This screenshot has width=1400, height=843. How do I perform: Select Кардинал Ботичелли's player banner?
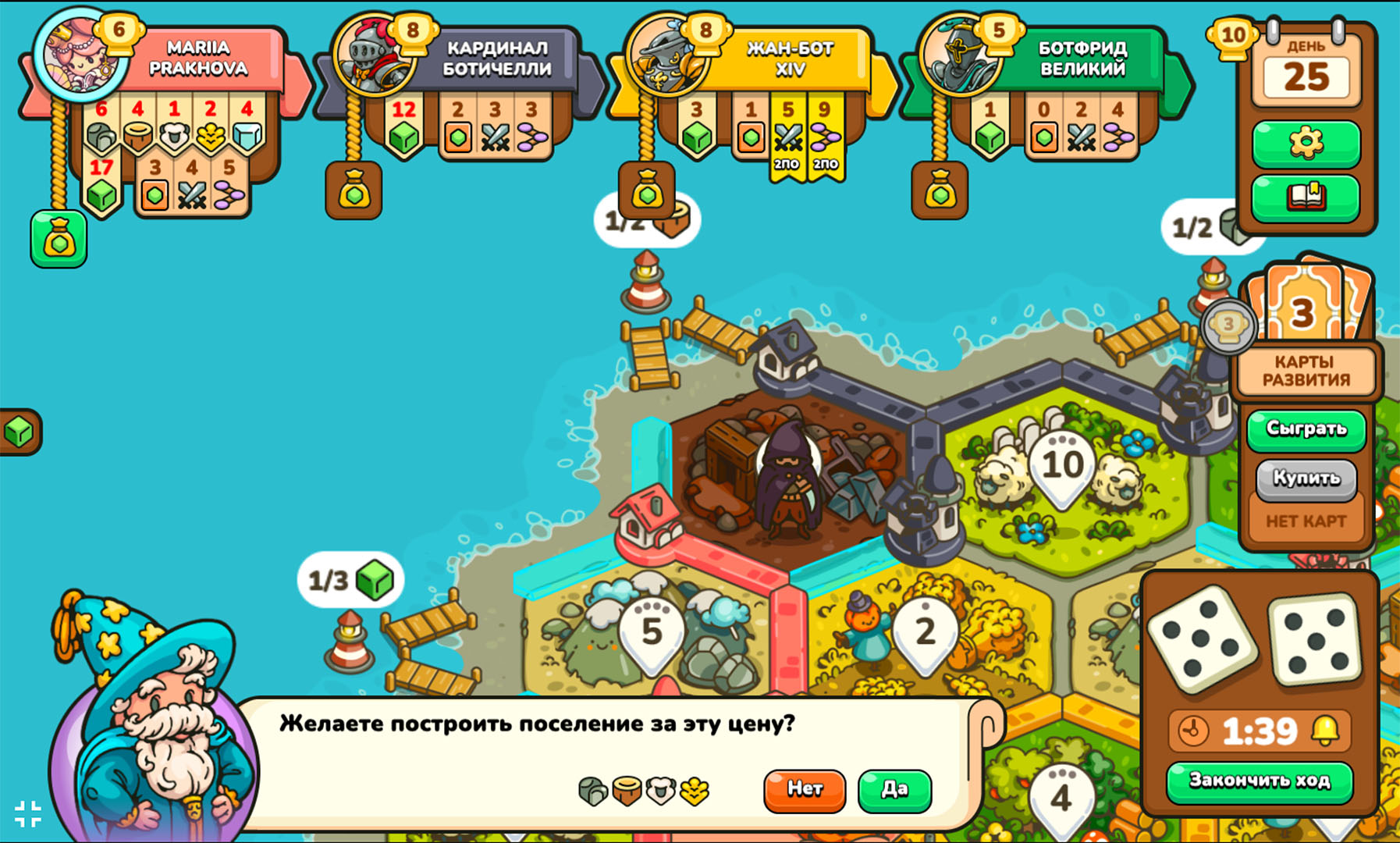[x=496, y=59]
